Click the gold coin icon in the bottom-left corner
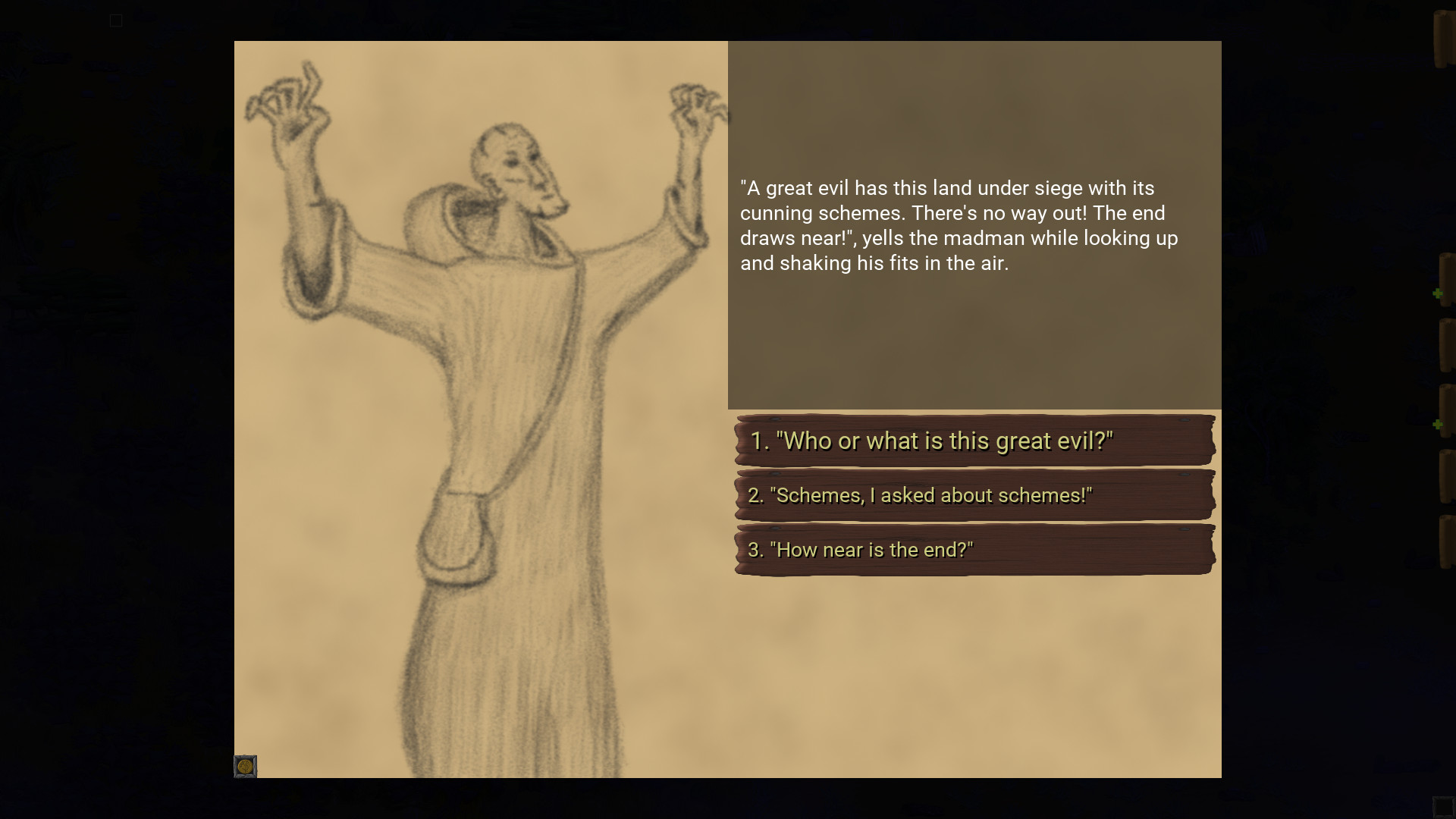 pos(245,767)
